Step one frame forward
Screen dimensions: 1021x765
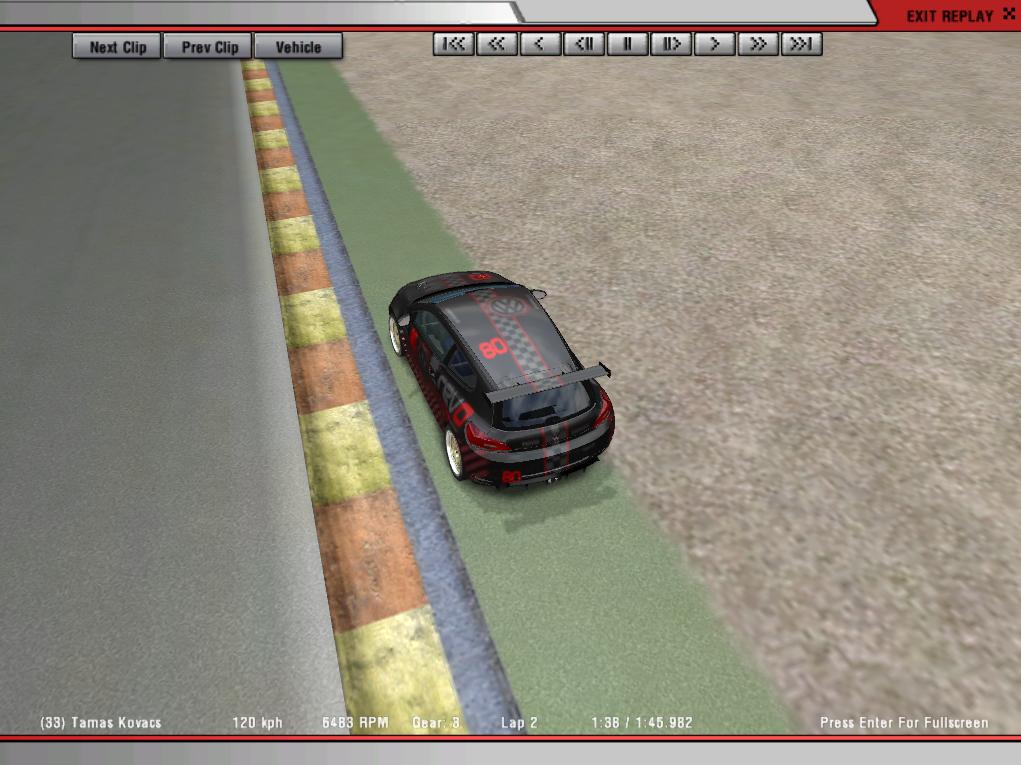point(671,44)
